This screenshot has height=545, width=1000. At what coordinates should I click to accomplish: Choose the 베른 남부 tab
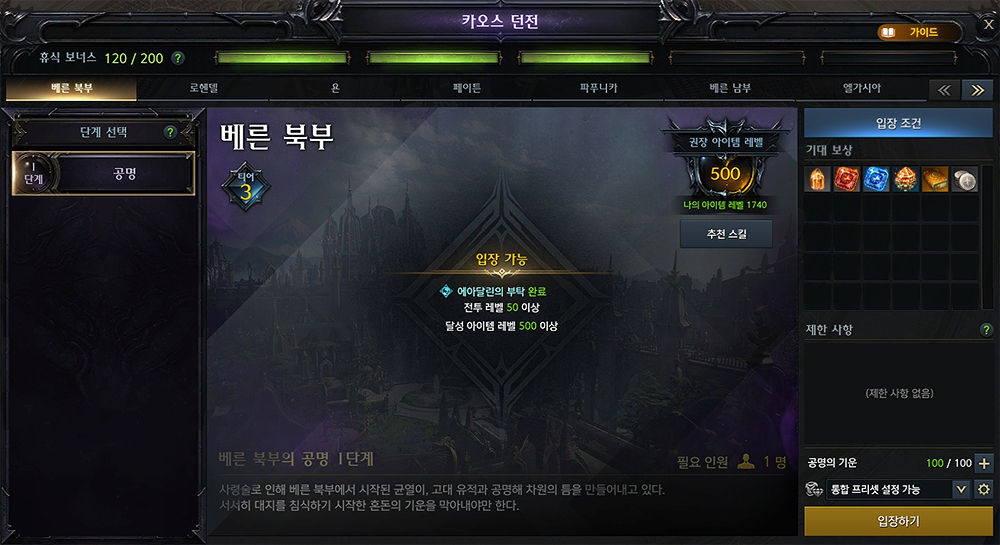731,88
